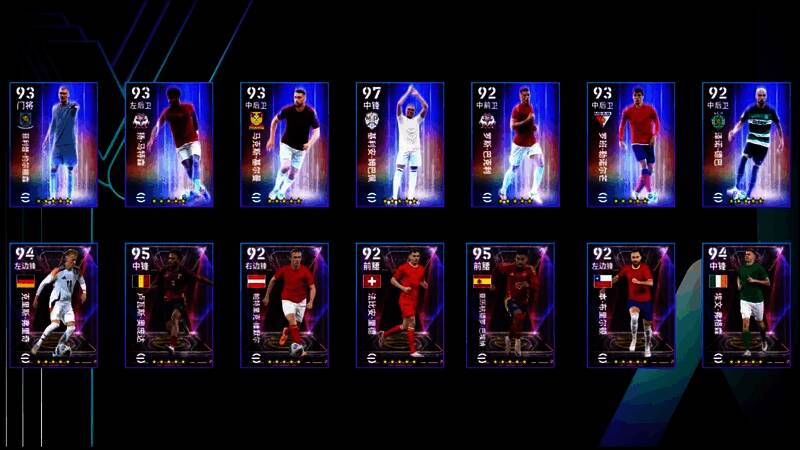The image size is (800, 450).
Task: Select the 92 centre-back in green-striped kit
Action: tap(746, 145)
